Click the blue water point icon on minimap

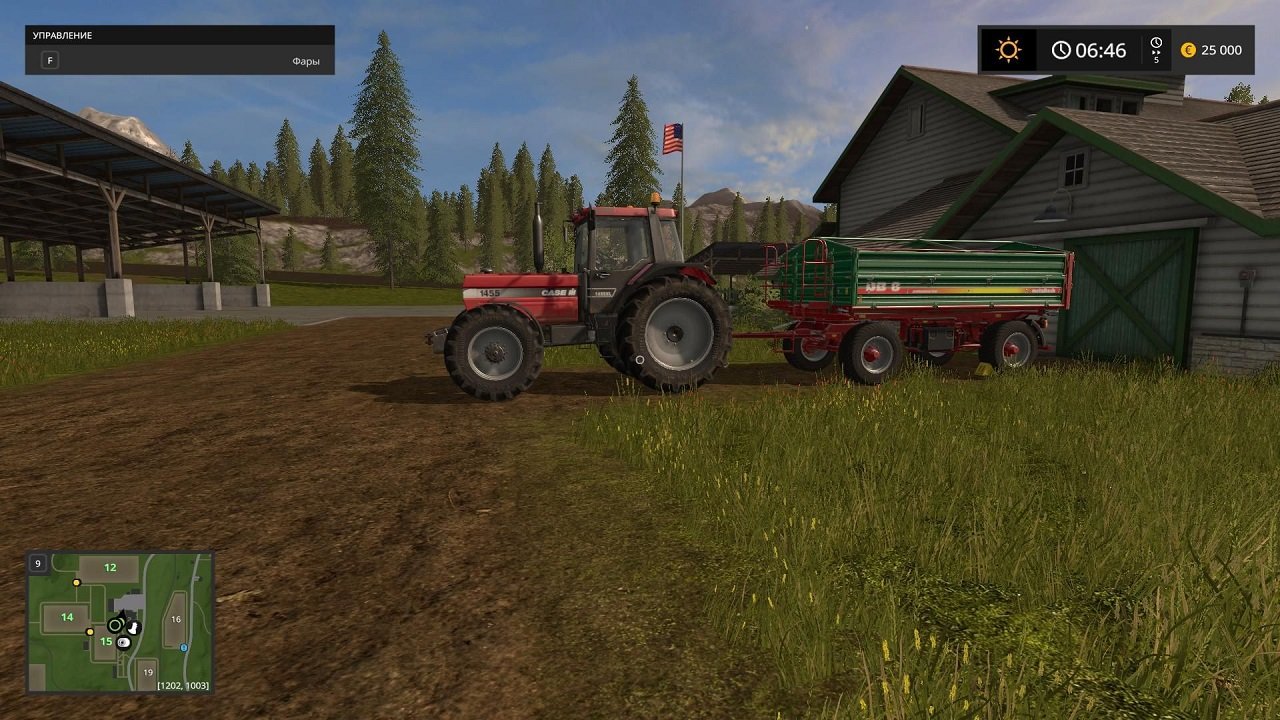(x=184, y=648)
